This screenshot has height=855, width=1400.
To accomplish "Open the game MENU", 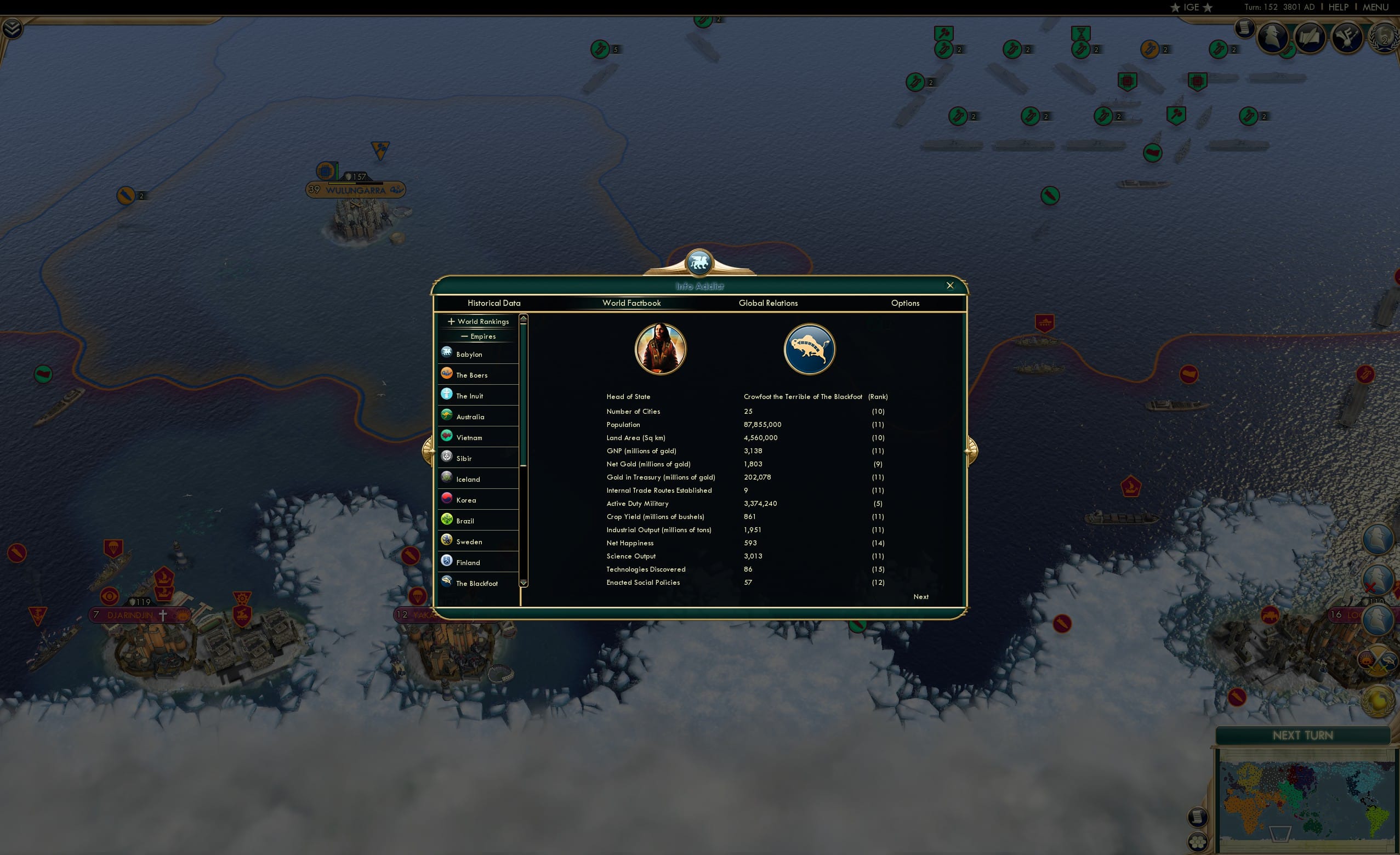I will pos(1375,7).
